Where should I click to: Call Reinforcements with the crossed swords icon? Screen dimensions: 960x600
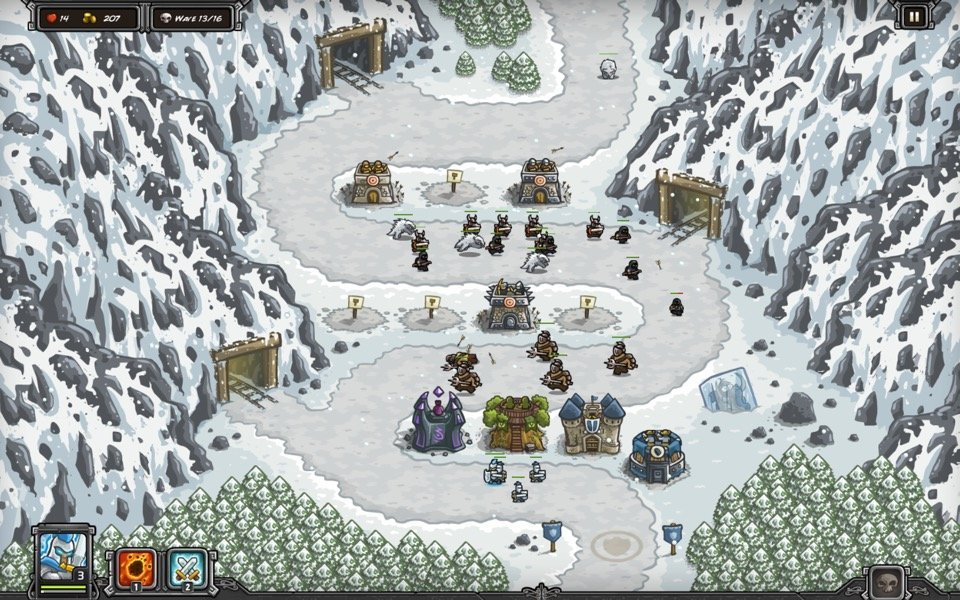[186, 567]
